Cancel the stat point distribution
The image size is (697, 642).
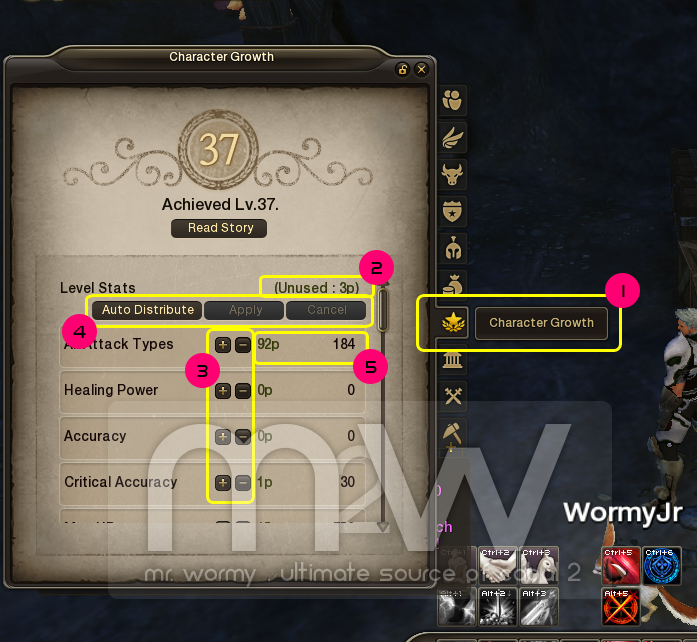(326, 310)
